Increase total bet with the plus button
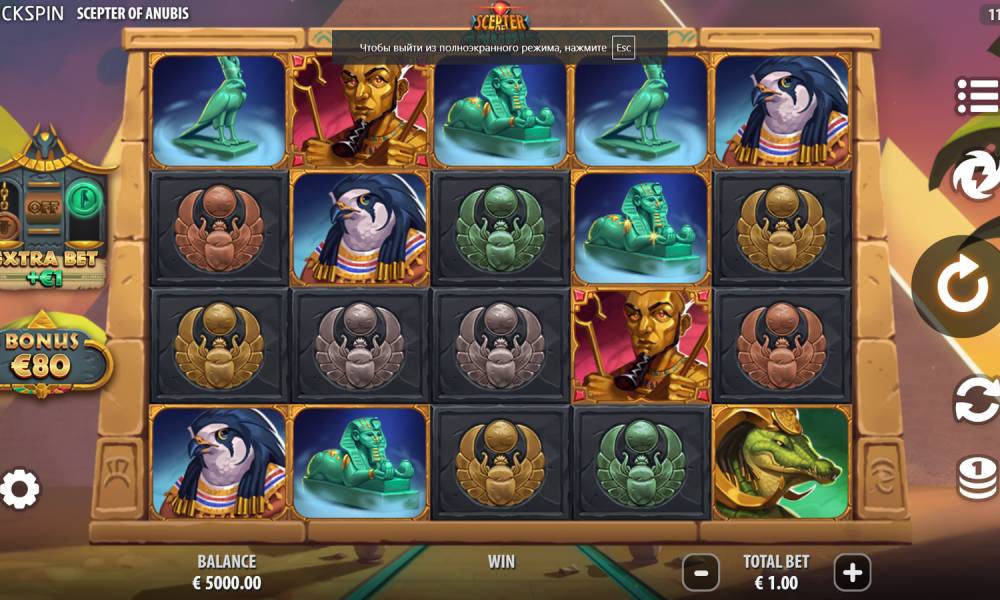This screenshot has height=600, width=1000. (x=852, y=573)
